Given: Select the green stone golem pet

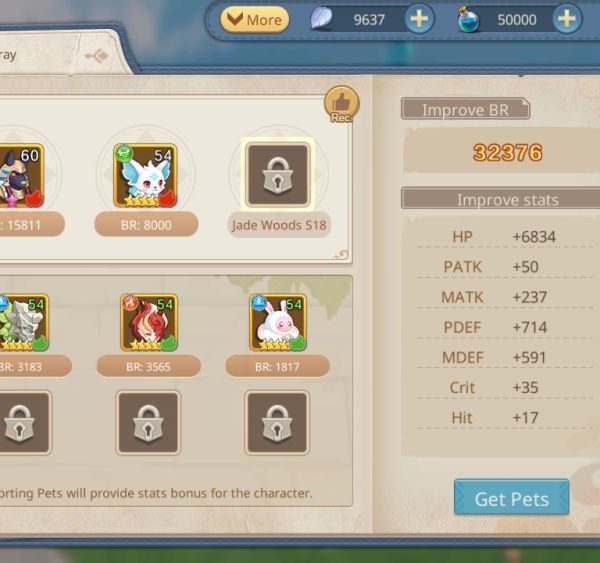Looking at the screenshot, I should (x=22, y=323).
